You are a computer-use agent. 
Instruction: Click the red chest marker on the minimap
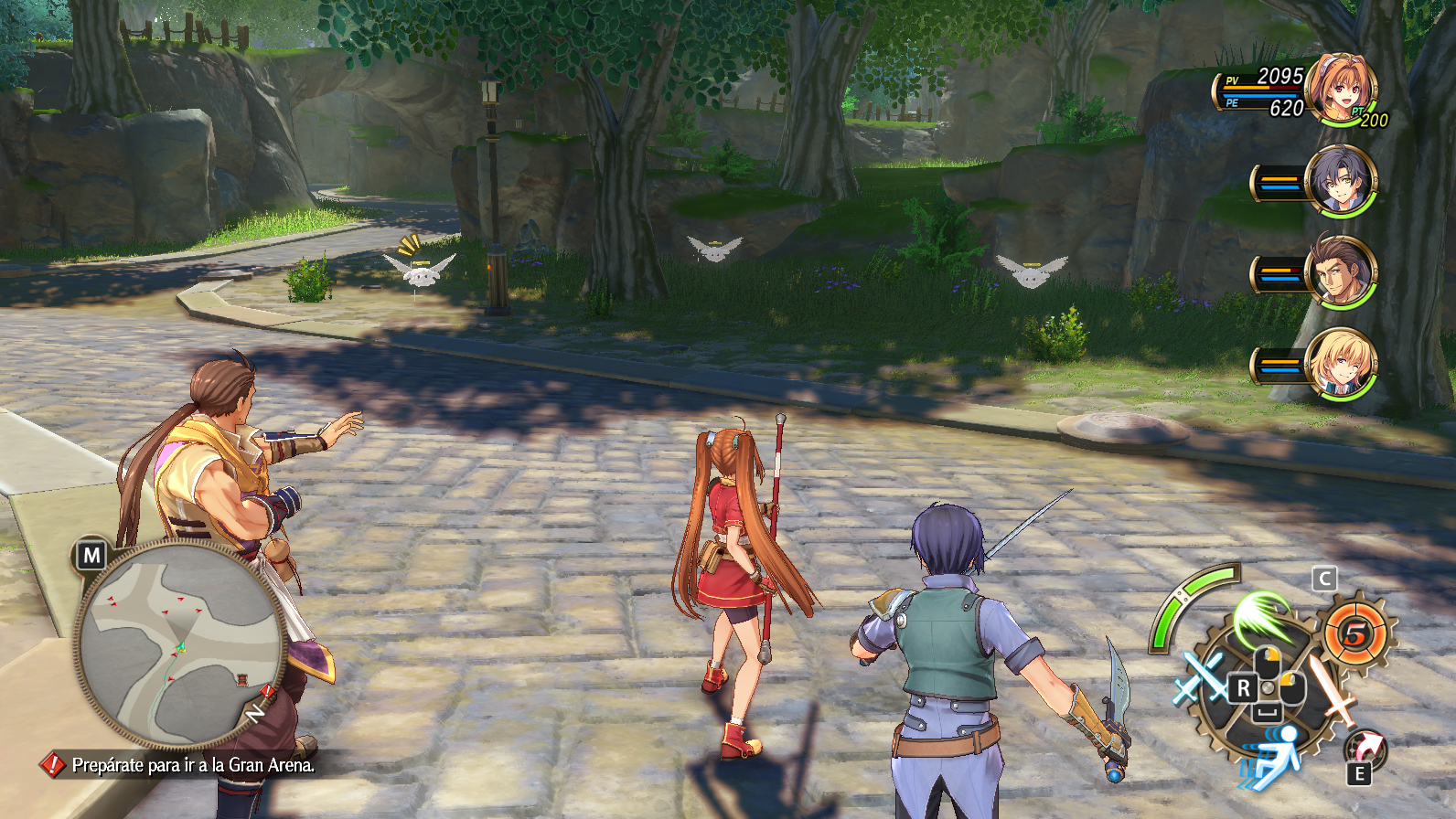pyautogui.click(x=241, y=678)
